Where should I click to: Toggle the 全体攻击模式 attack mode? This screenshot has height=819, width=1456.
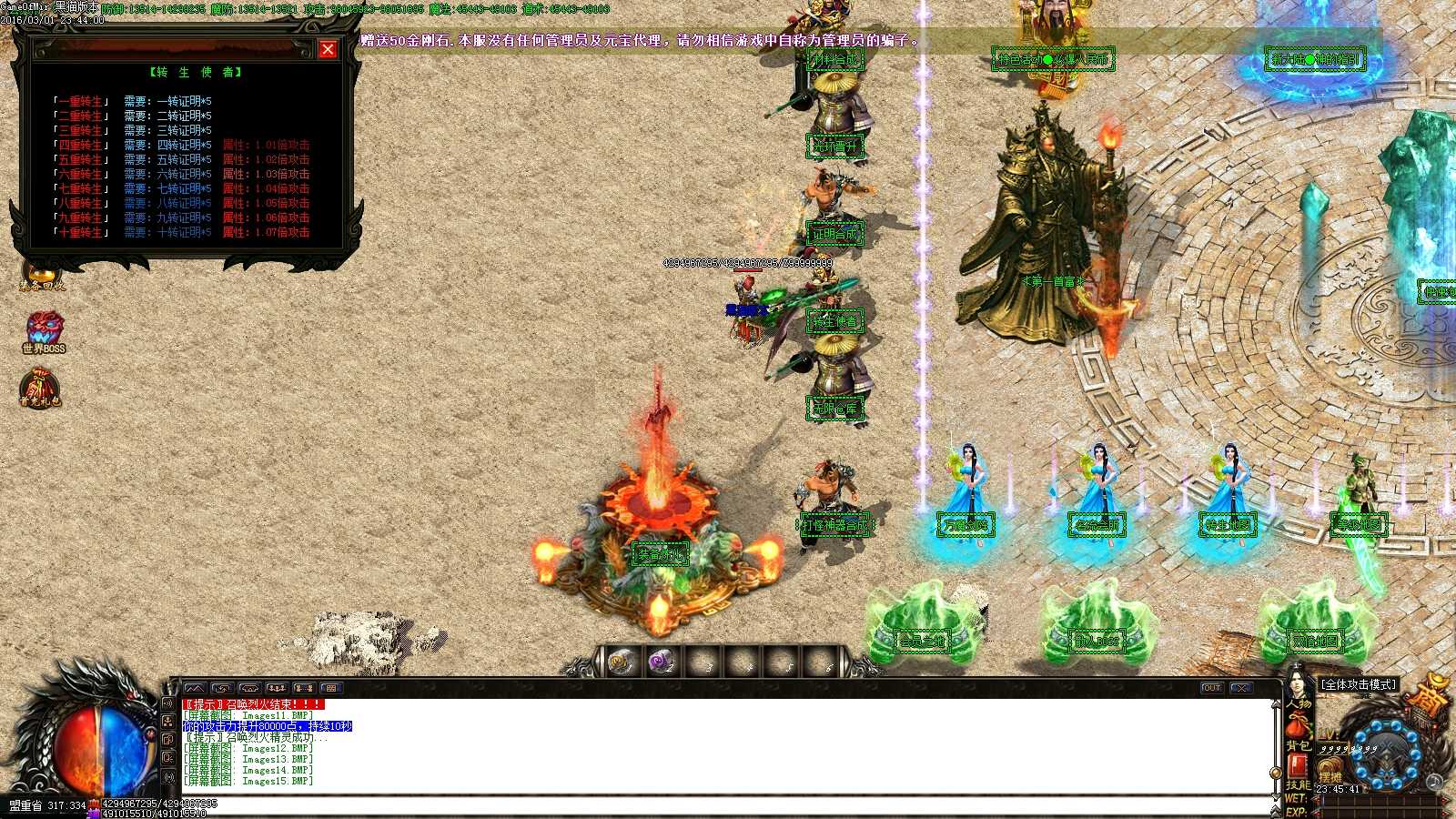coord(1358,683)
